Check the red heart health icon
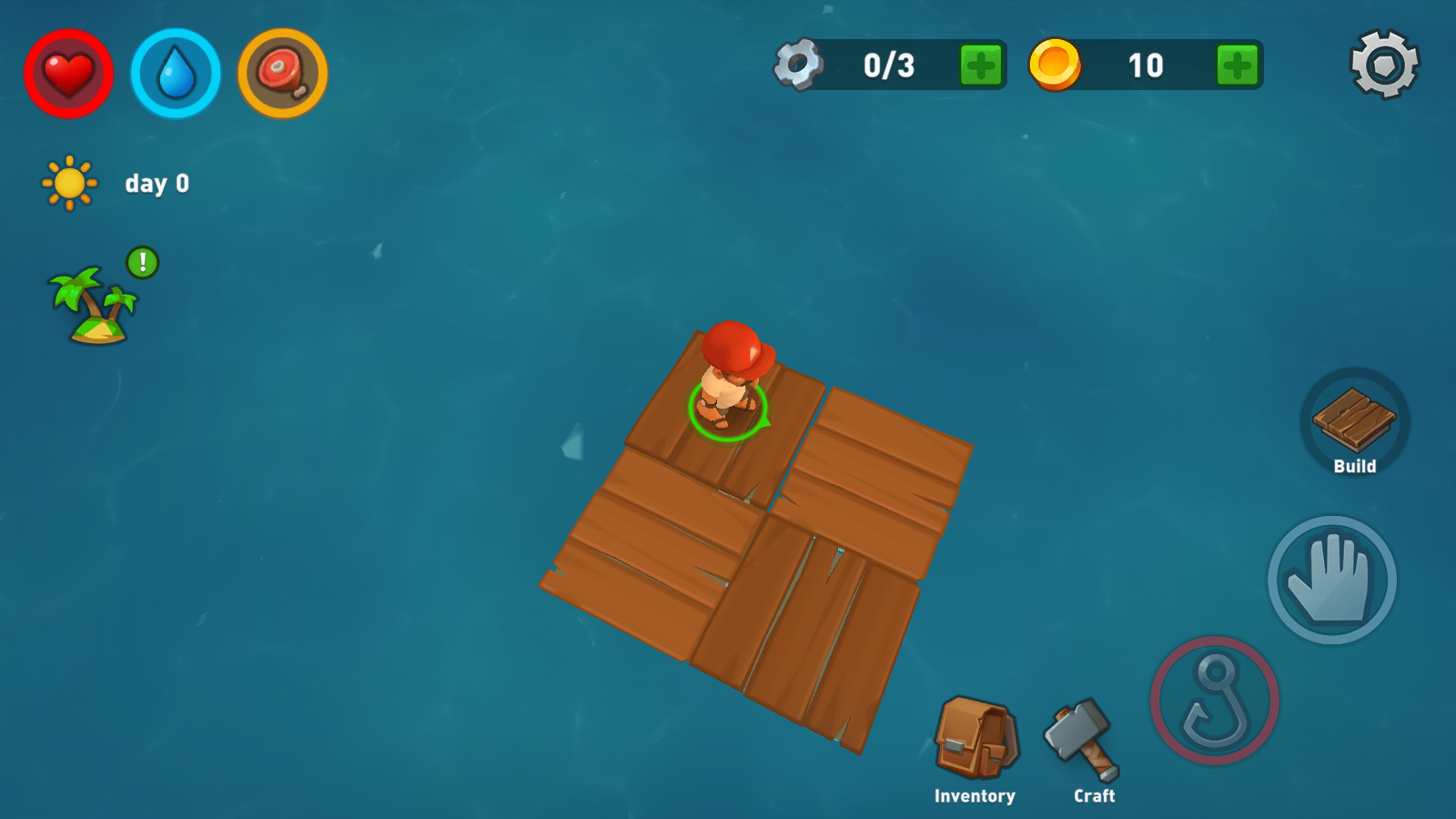 click(69, 74)
